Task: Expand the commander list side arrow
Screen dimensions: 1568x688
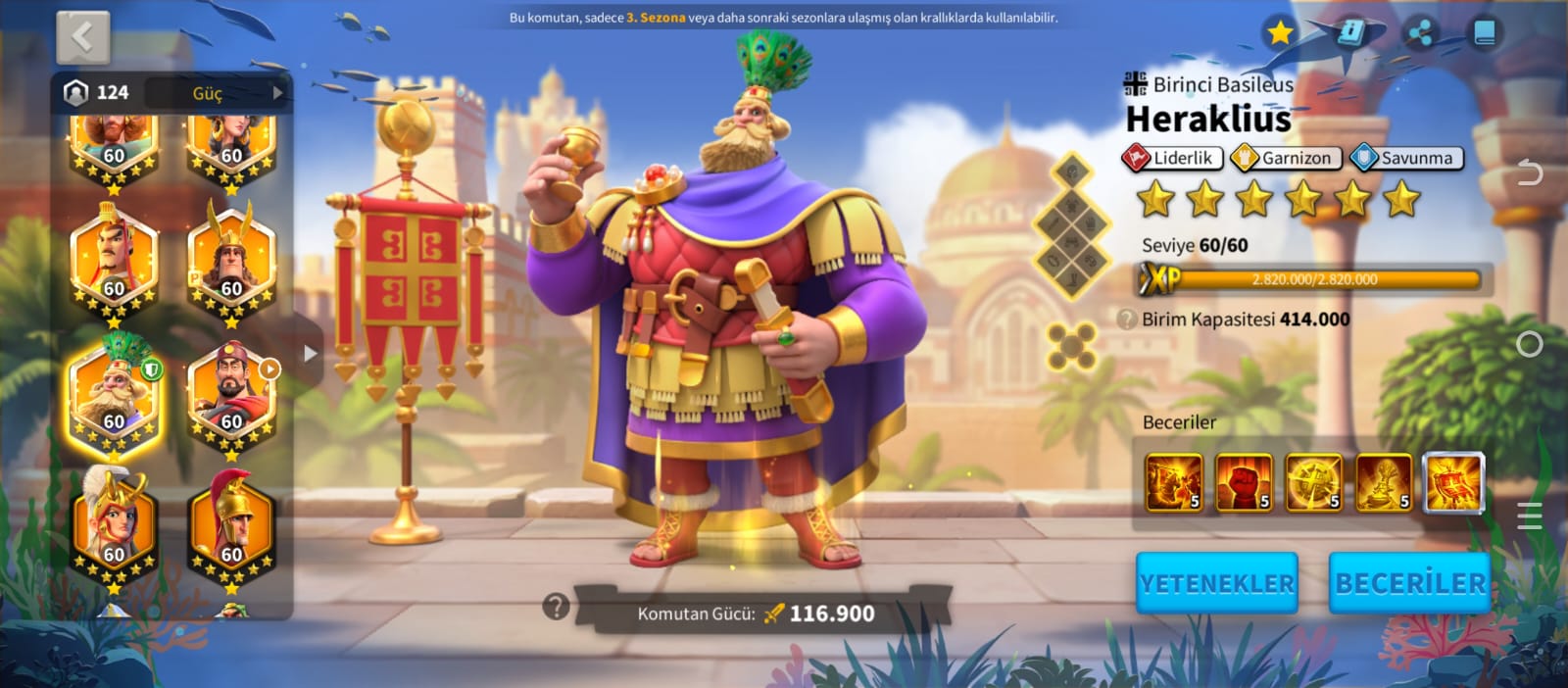Action: [310, 353]
